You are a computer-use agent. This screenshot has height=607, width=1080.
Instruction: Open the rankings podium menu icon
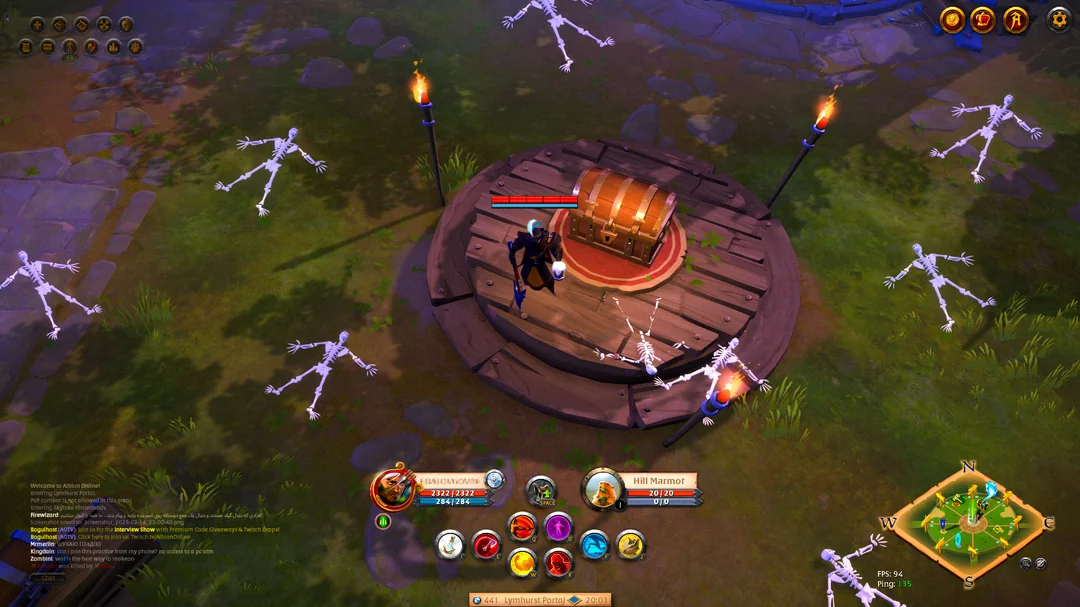point(113,46)
